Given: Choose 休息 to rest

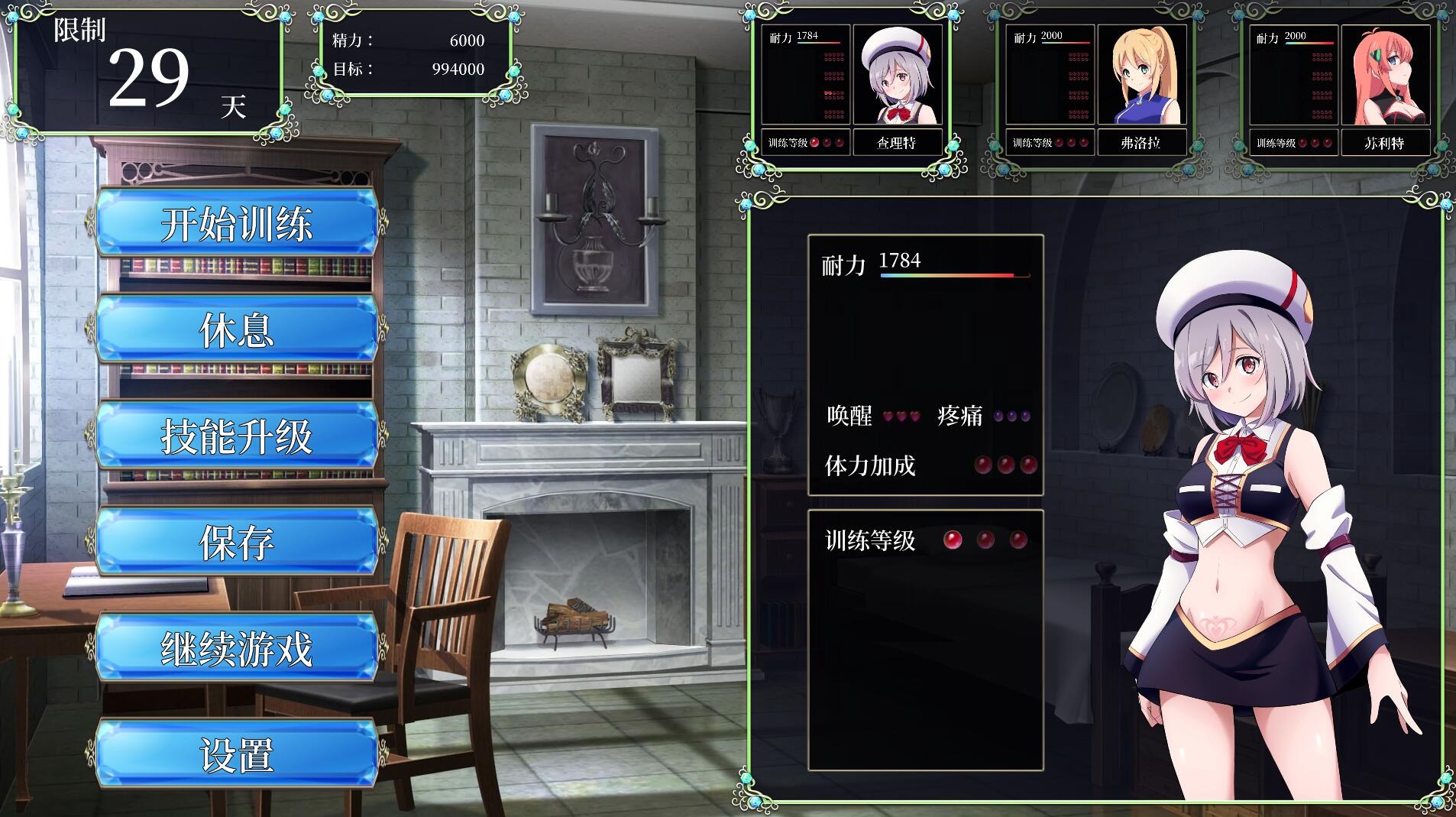Looking at the screenshot, I should pyautogui.click(x=237, y=329).
